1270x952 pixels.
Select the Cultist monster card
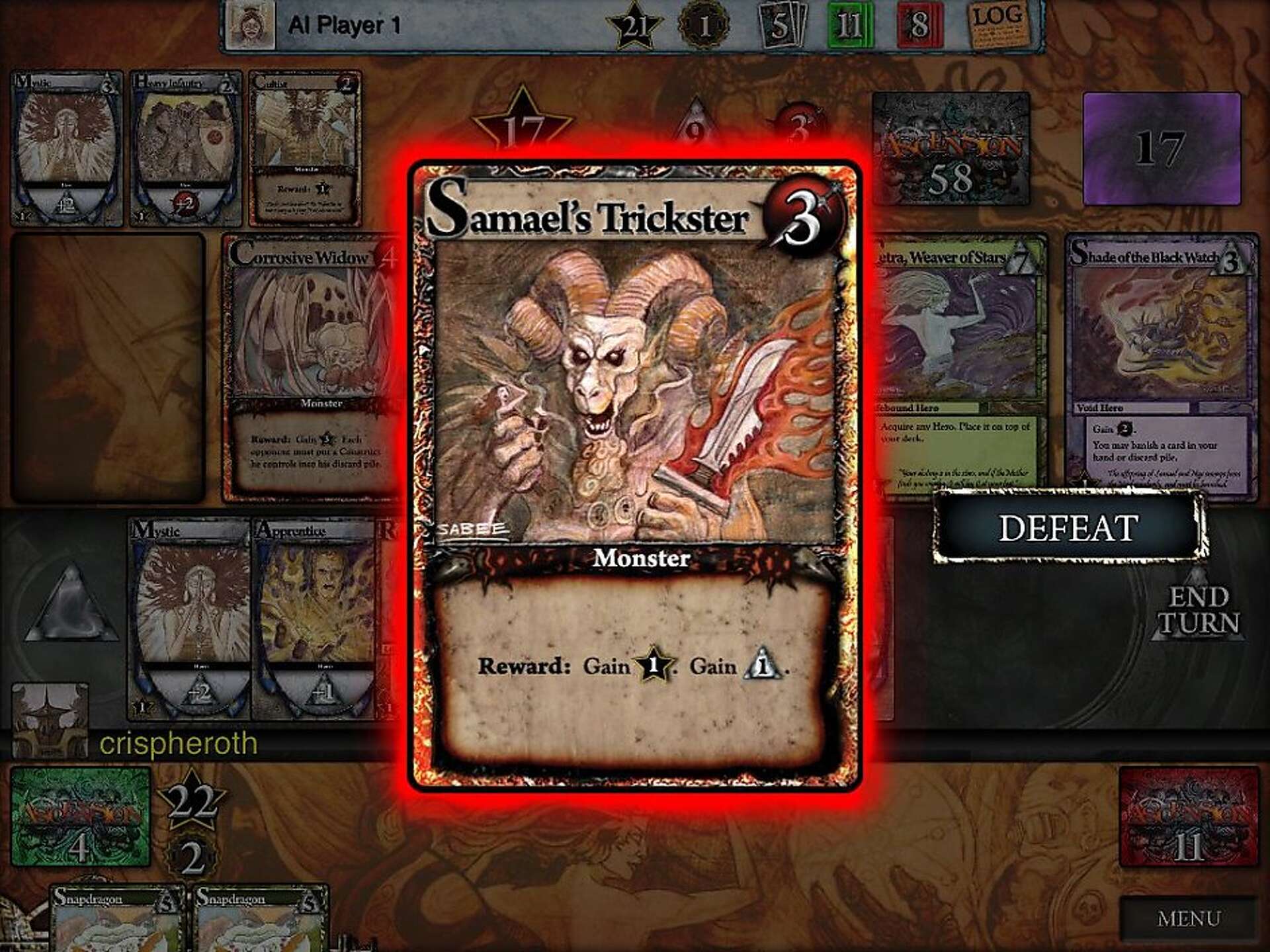(x=306, y=148)
